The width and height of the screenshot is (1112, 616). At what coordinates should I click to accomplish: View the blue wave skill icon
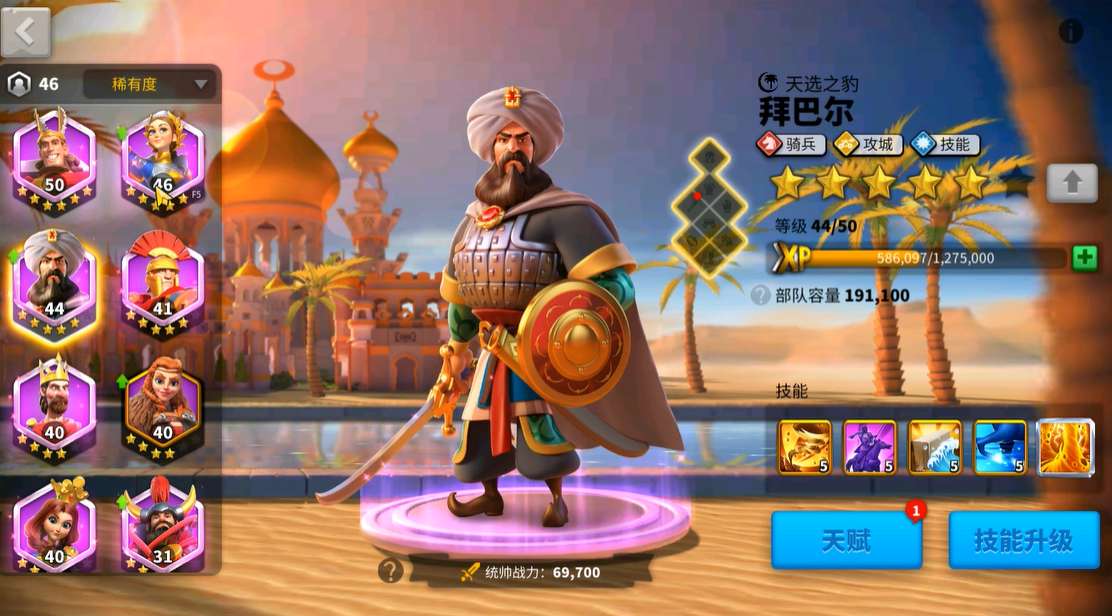(1000, 446)
